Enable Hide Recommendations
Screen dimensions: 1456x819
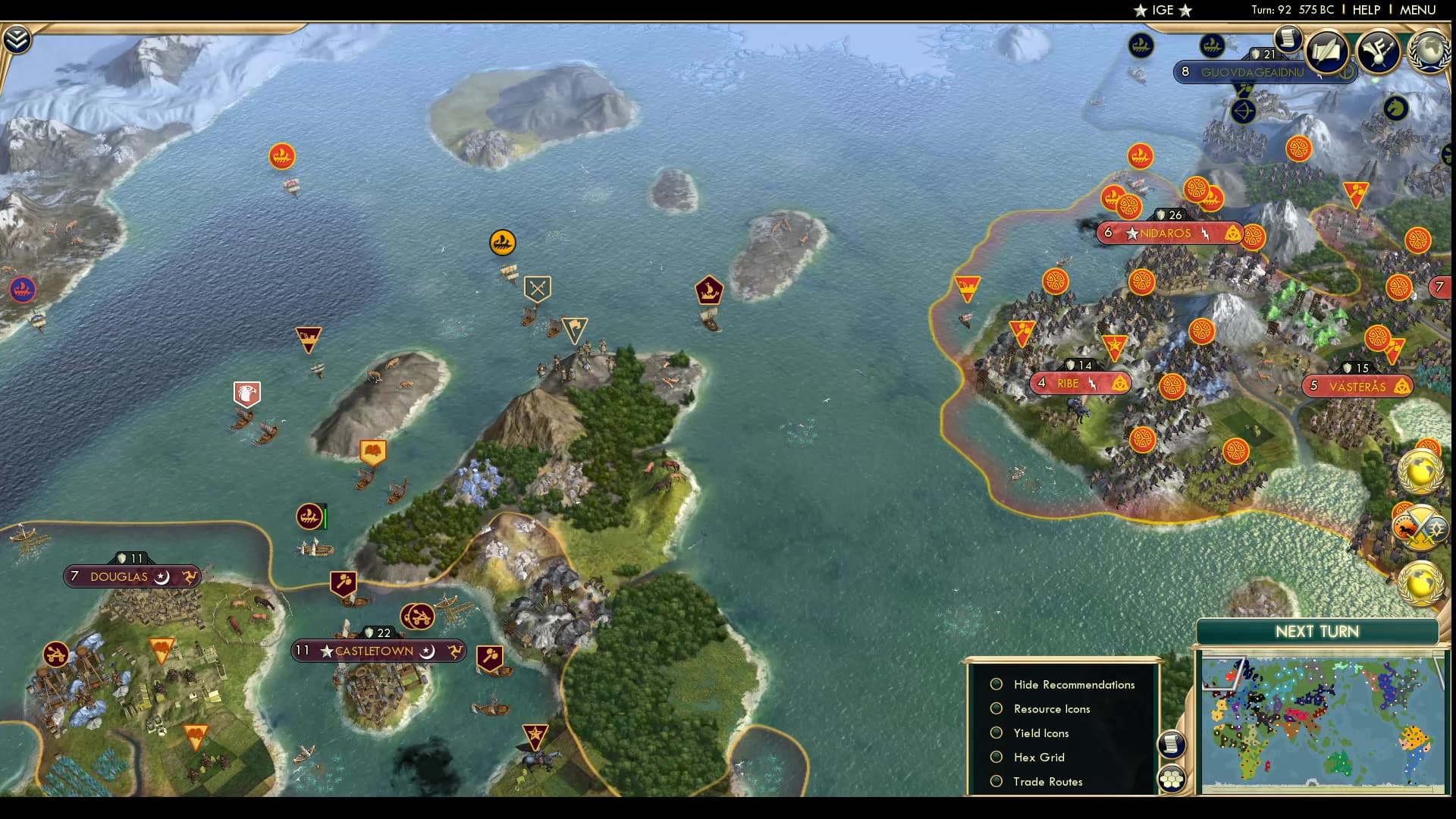click(x=996, y=683)
